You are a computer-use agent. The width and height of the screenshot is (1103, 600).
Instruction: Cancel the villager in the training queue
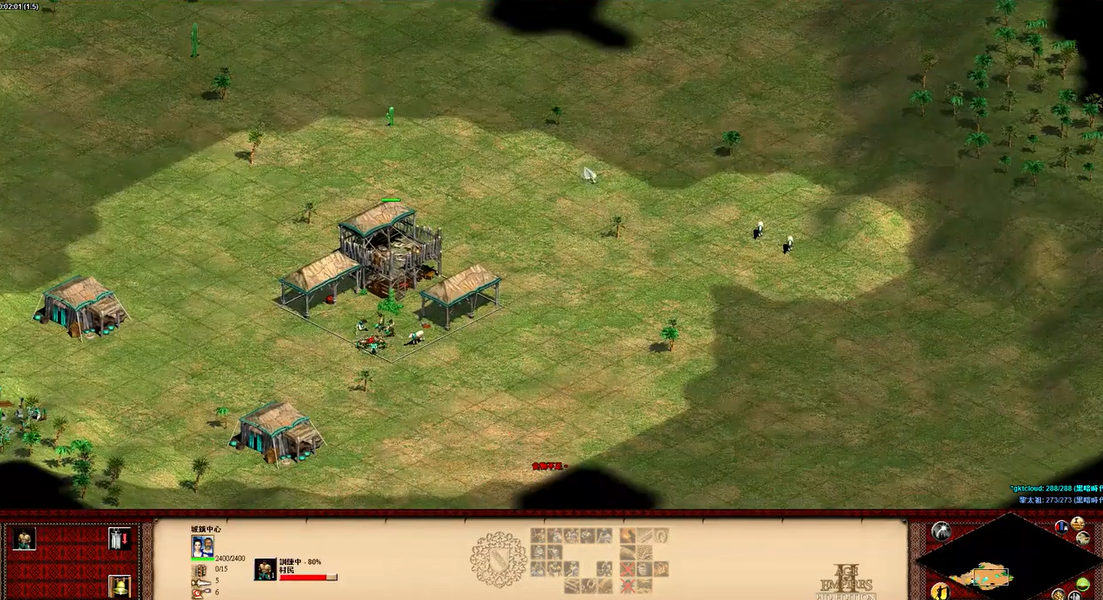(265, 569)
